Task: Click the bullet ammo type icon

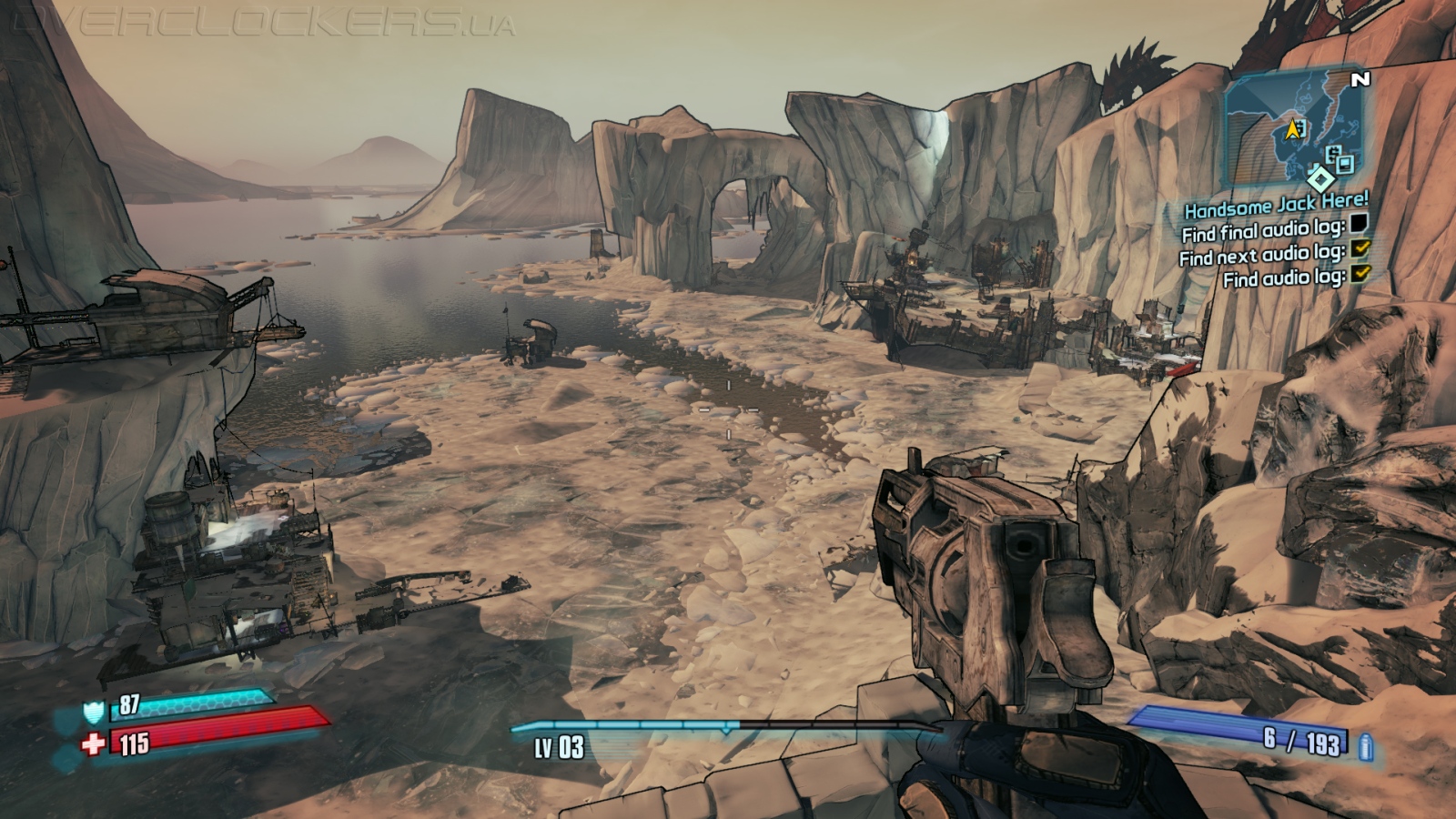Action: point(1365,748)
